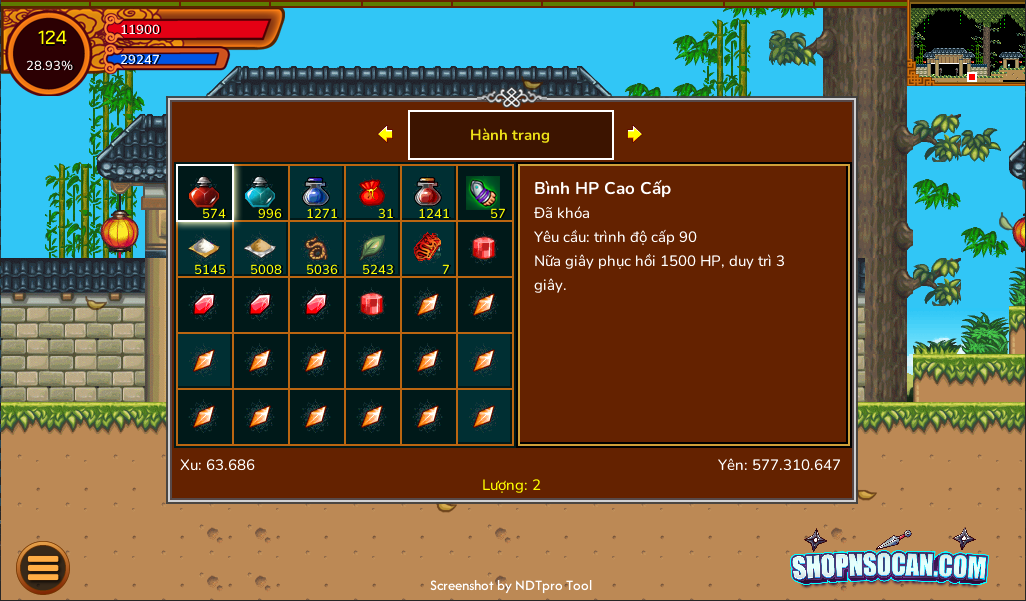Select the green leaf stack of 5243
This screenshot has height=601, width=1026.
click(x=373, y=249)
